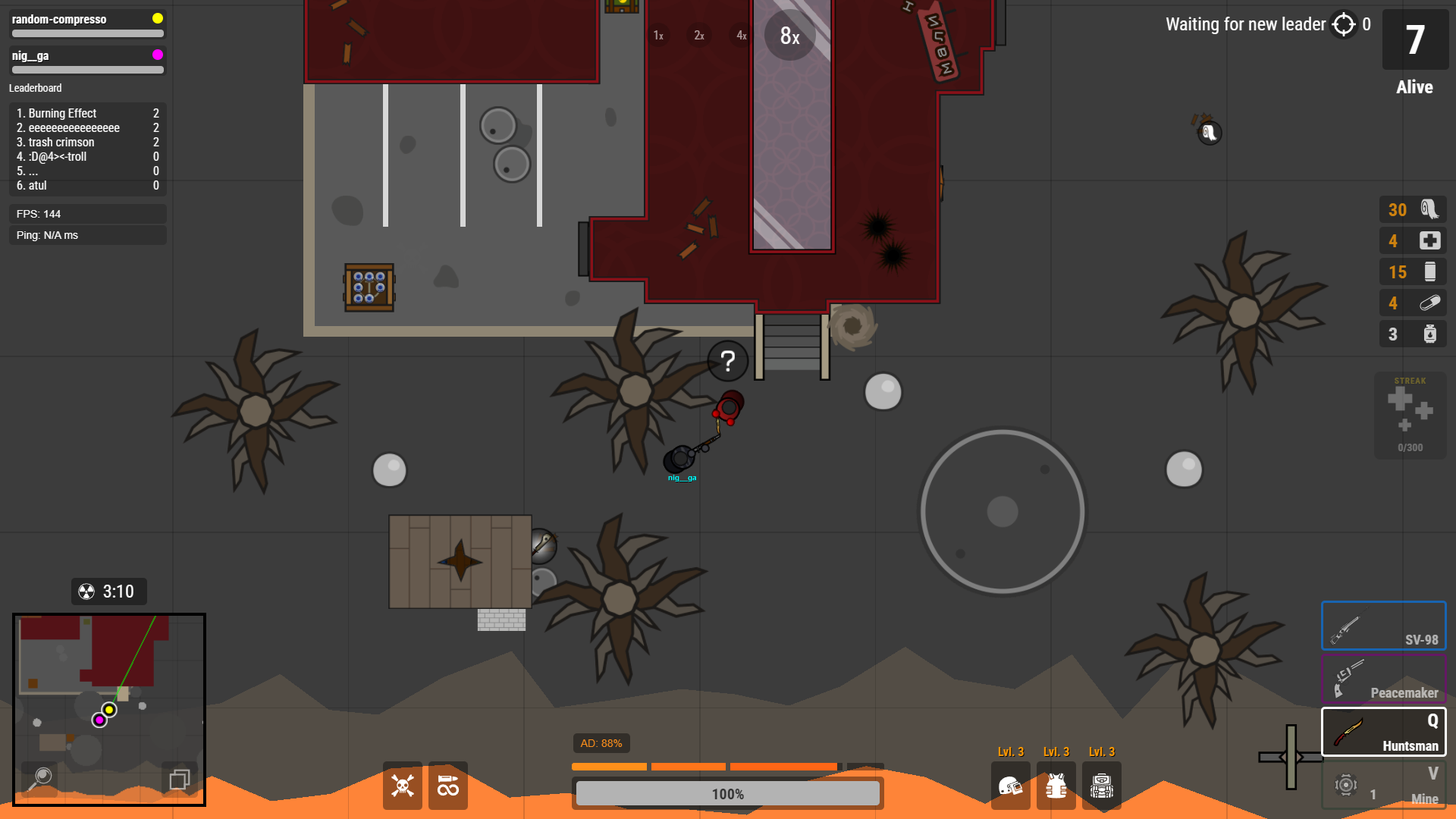Click the 100% health bar
This screenshot has width=1456, height=819.
pos(727,793)
